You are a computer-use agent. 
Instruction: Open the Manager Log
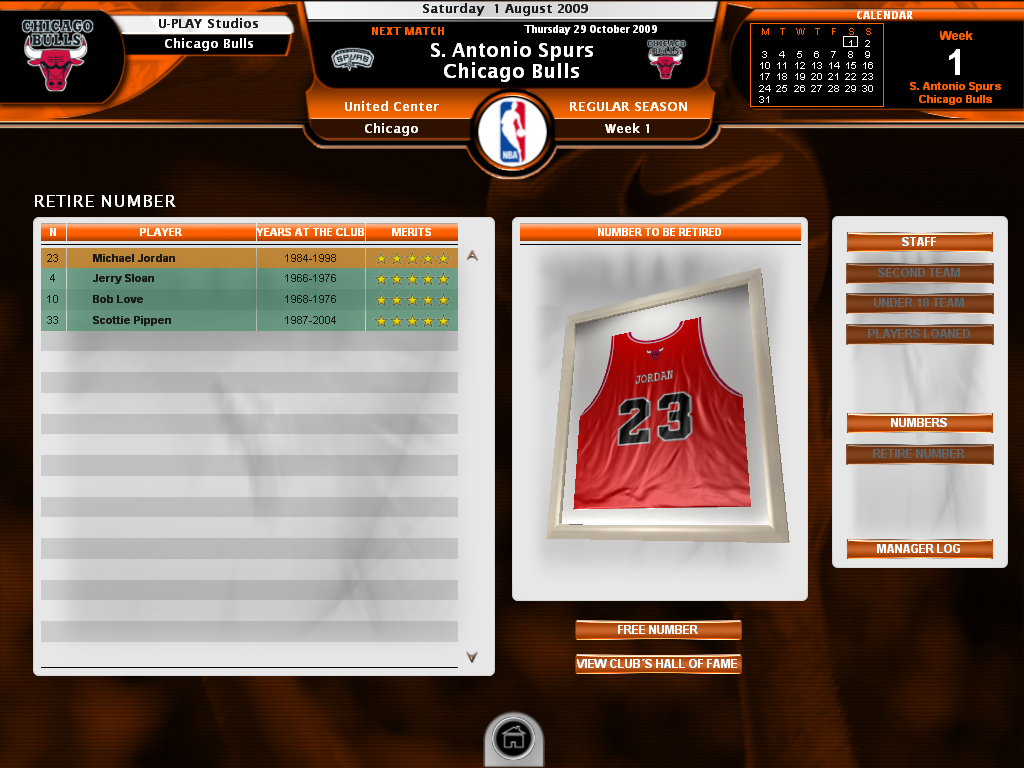[919, 549]
